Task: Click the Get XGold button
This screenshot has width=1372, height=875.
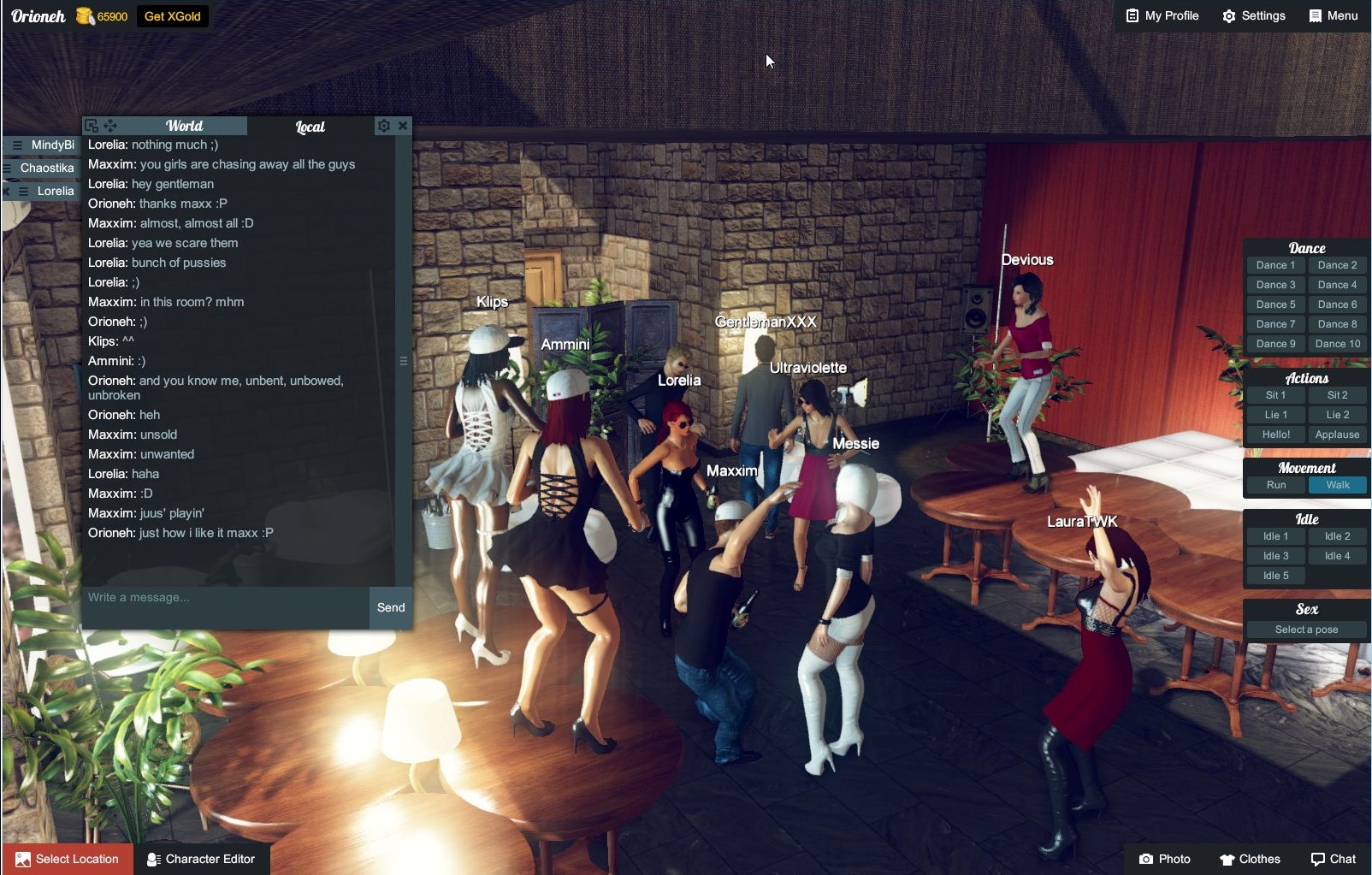Action: [172, 15]
